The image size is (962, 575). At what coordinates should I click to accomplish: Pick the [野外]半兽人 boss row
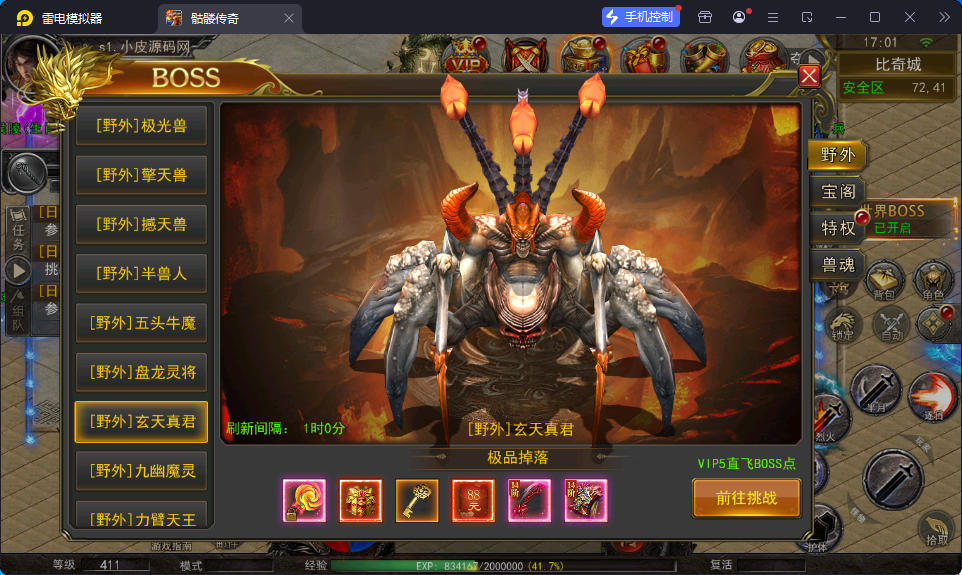click(x=141, y=273)
